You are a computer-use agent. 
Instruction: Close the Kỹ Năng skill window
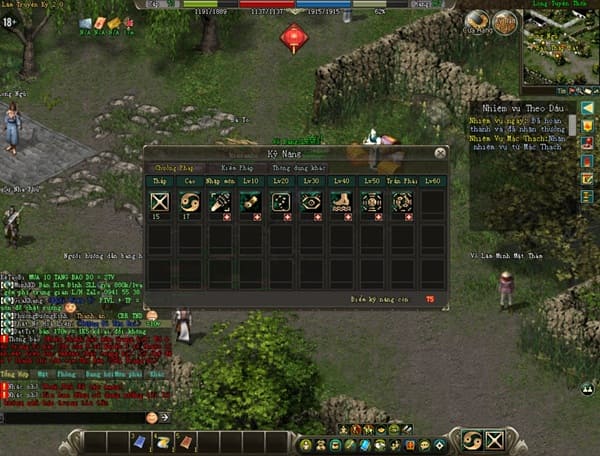point(440,153)
